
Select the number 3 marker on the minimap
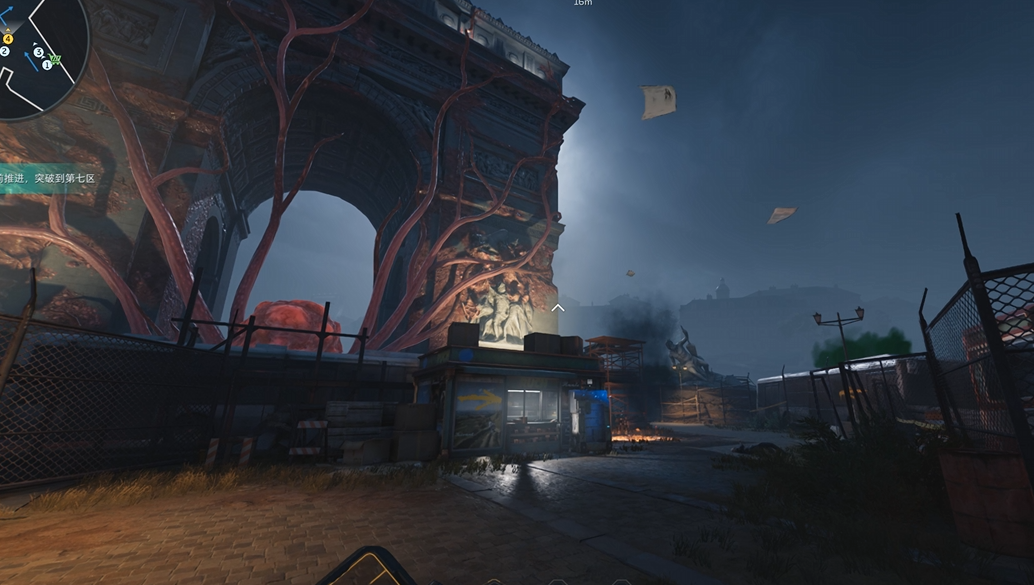pos(39,52)
